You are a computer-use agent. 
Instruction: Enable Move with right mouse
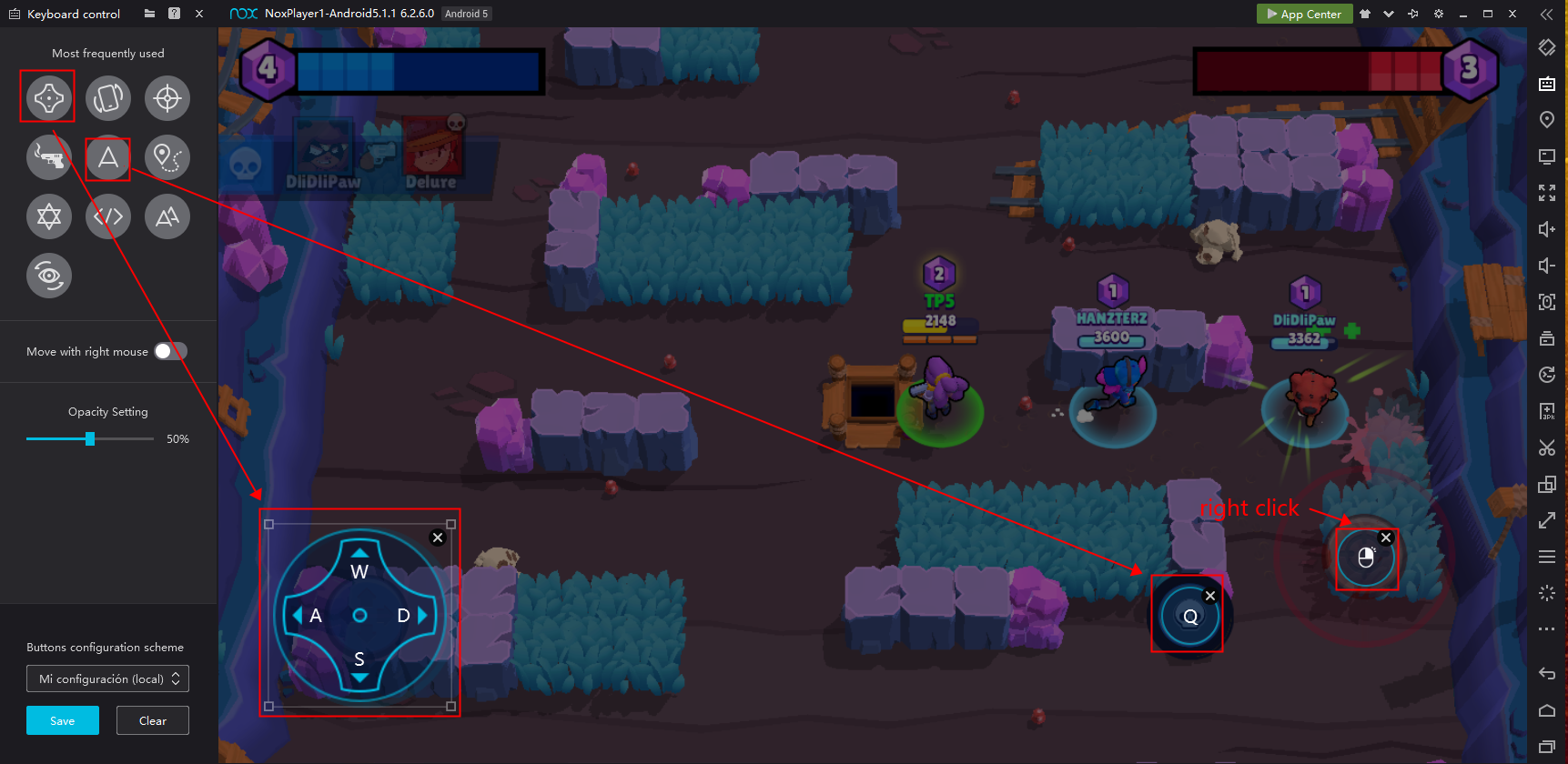pos(170,350)
